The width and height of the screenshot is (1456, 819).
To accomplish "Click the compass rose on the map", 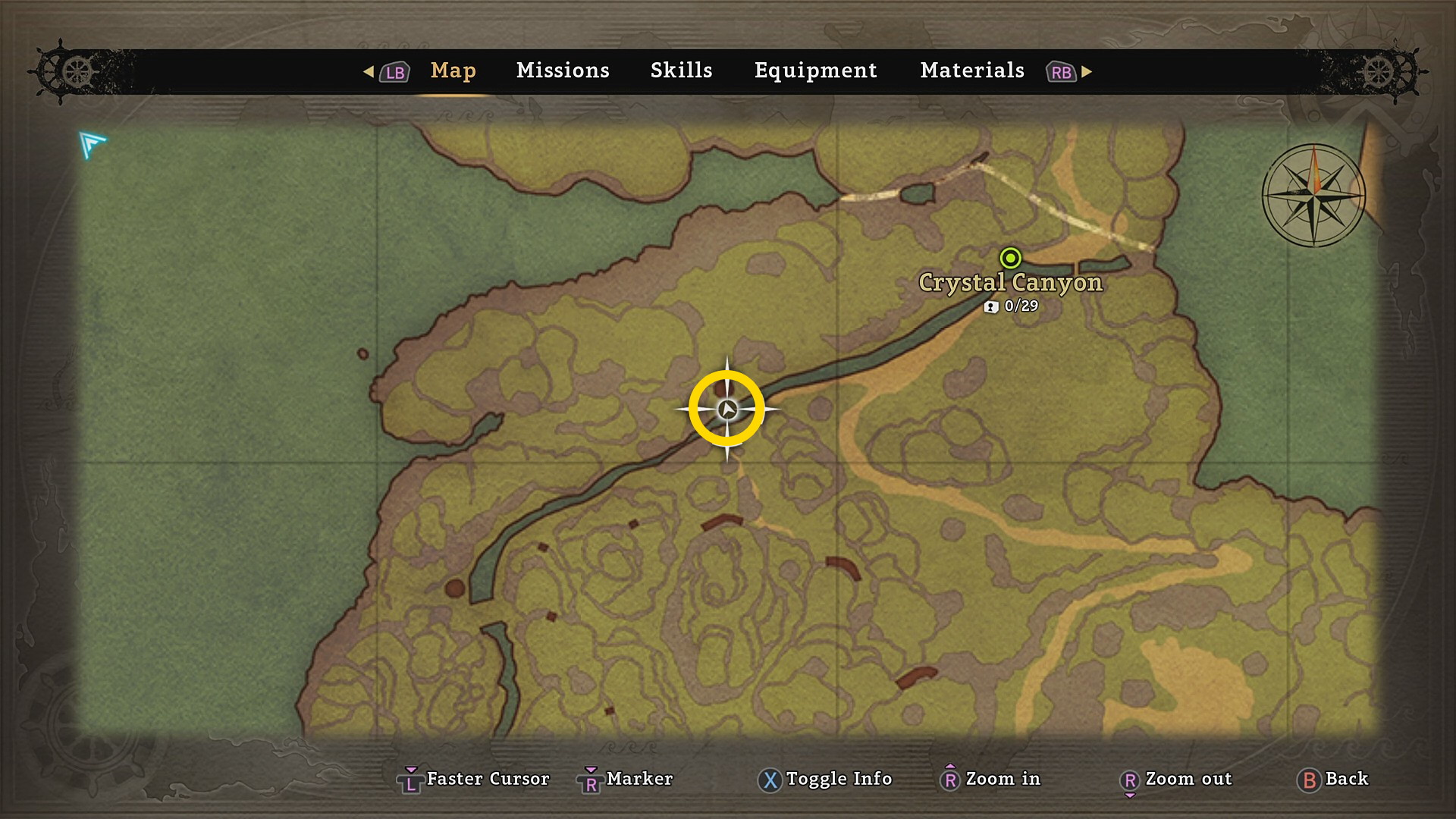I will [1313, 195].
